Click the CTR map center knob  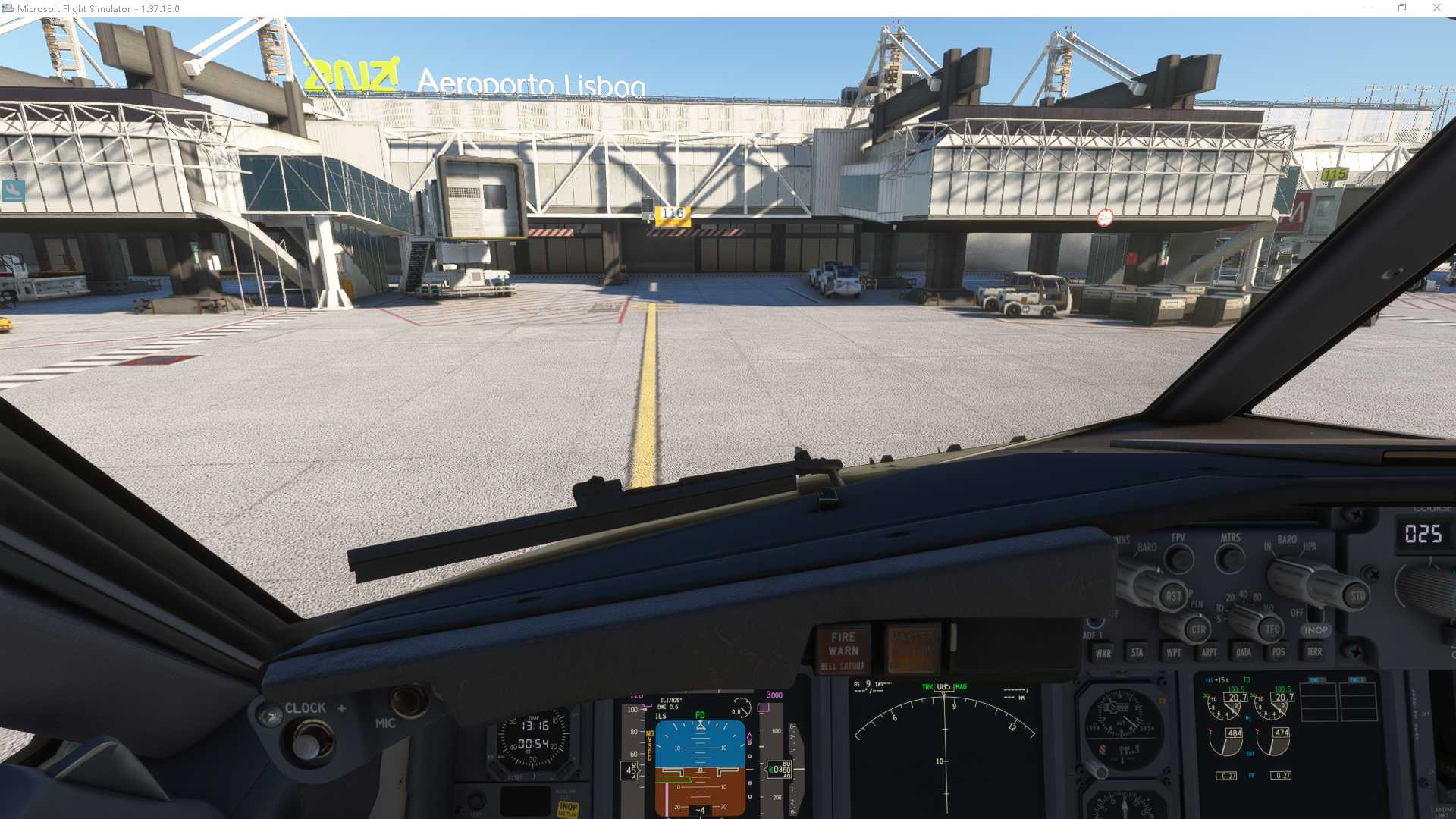click(1197, 629)
